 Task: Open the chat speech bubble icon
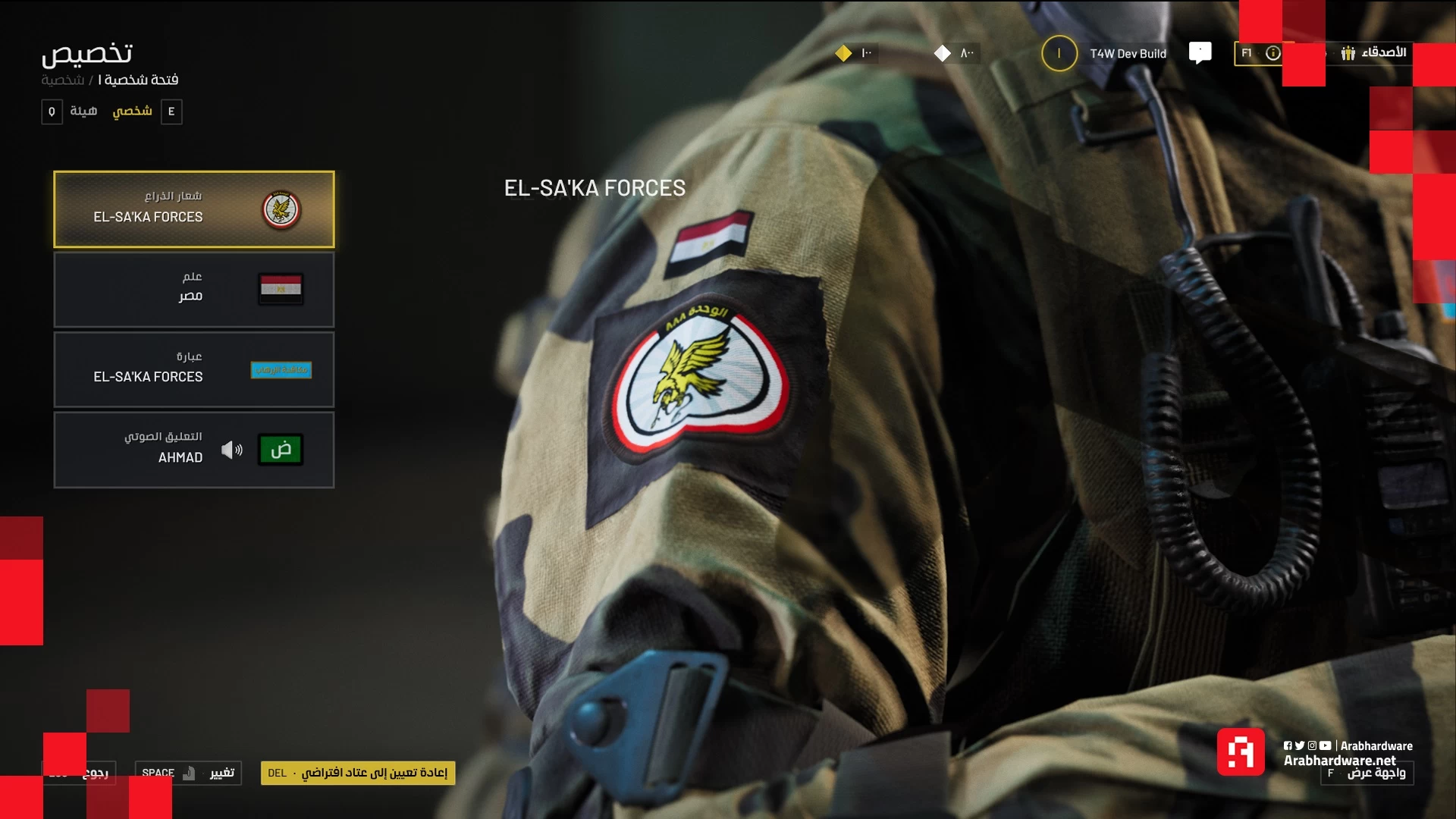pos(1200,52)
